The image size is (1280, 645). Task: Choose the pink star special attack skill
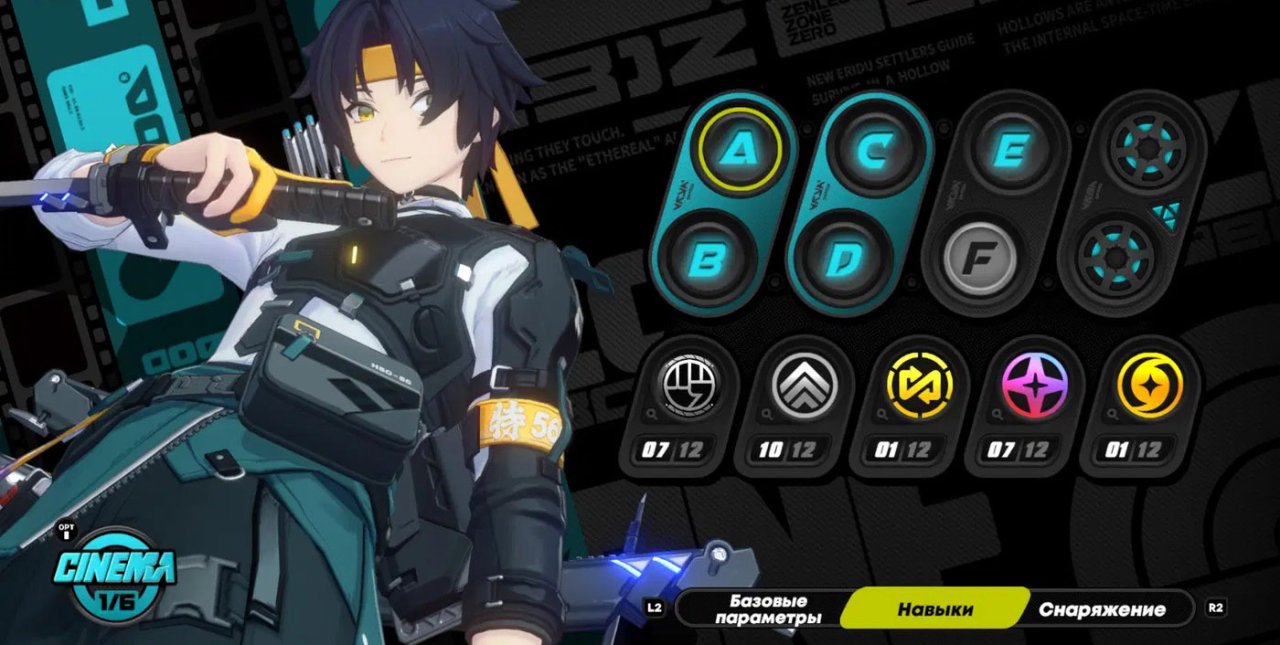click(1035, 386)
